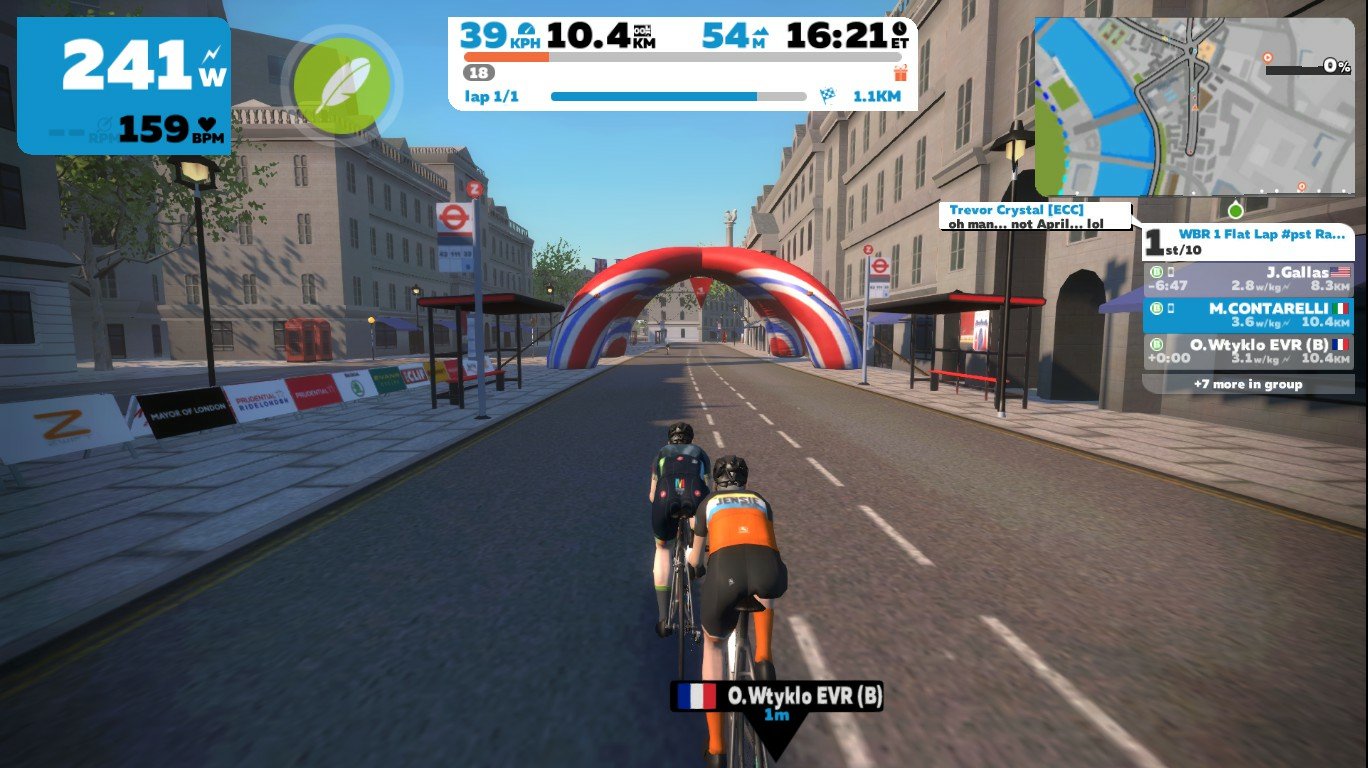Open the London minimap
Viewport: 1368px width, 768px height.
tap(1194, 106)
